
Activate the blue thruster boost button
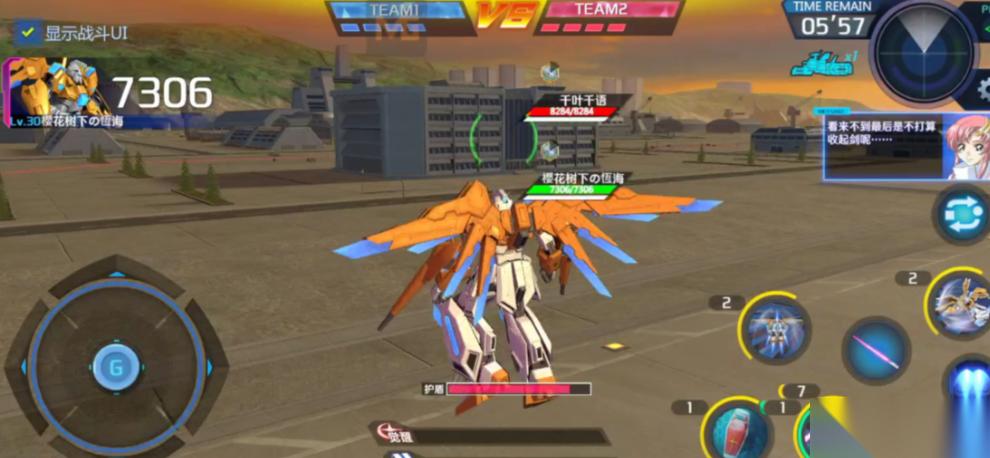[969, 391]
